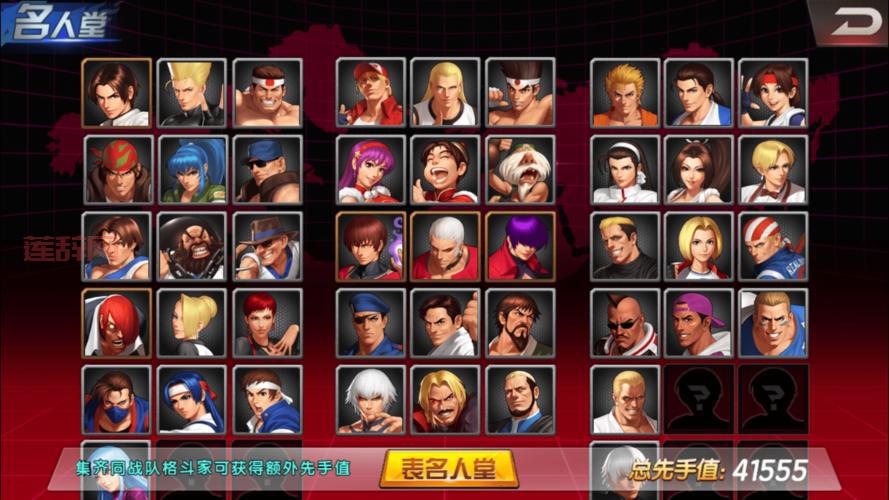Select the white-haired K' portrait

pos(371,400)
